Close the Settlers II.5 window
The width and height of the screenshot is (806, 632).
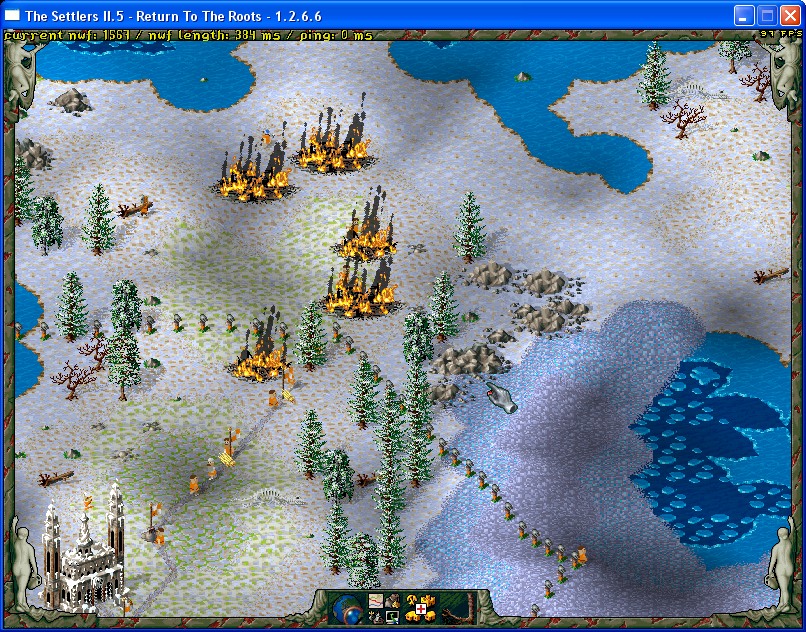(x=790, y=15)
